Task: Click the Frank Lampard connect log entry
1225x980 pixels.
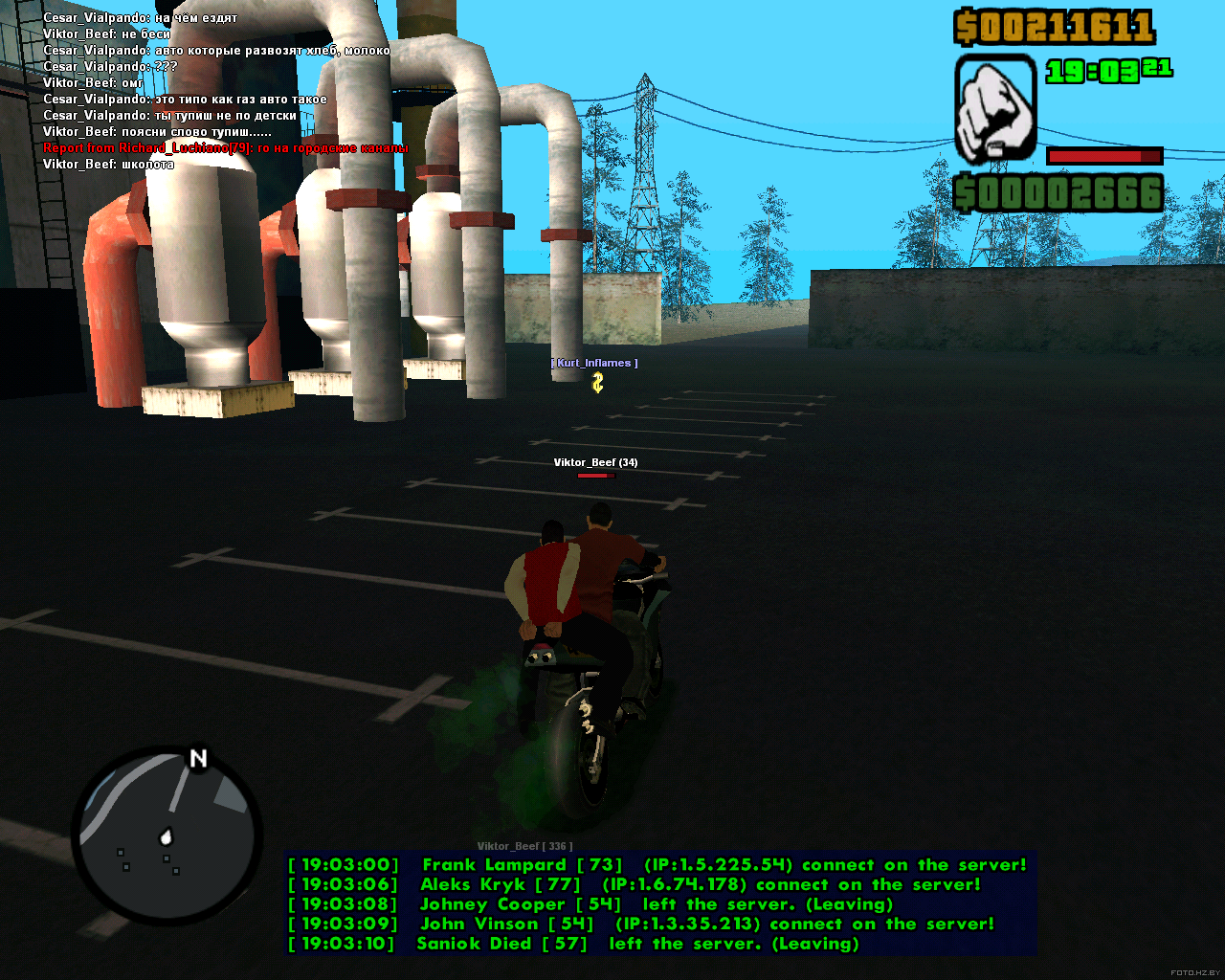Action: [x=657, y=865]
